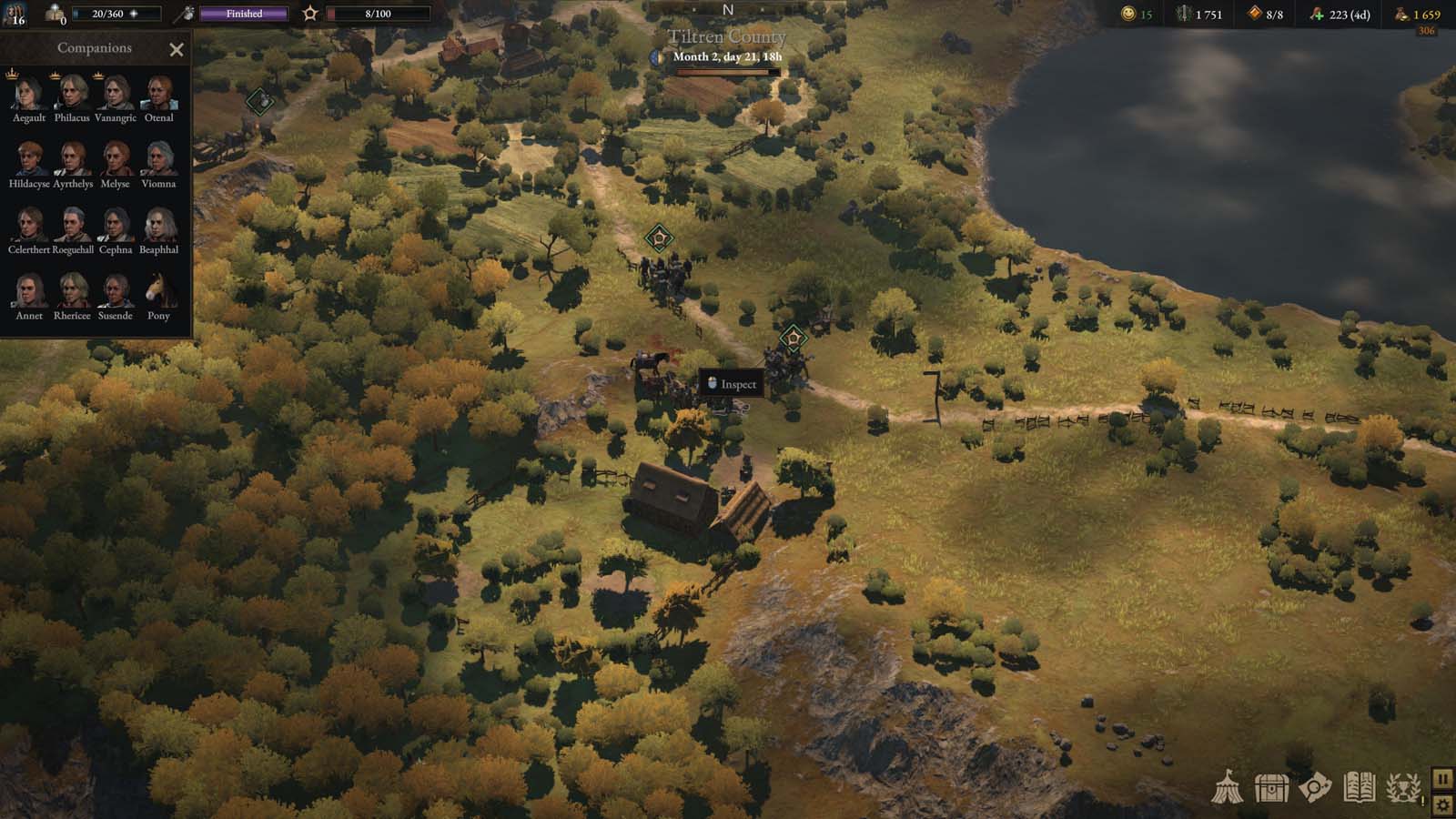This screenshot has height=819, width=1456.
Task: Open the open-book journal
Action: (1359, 788)
